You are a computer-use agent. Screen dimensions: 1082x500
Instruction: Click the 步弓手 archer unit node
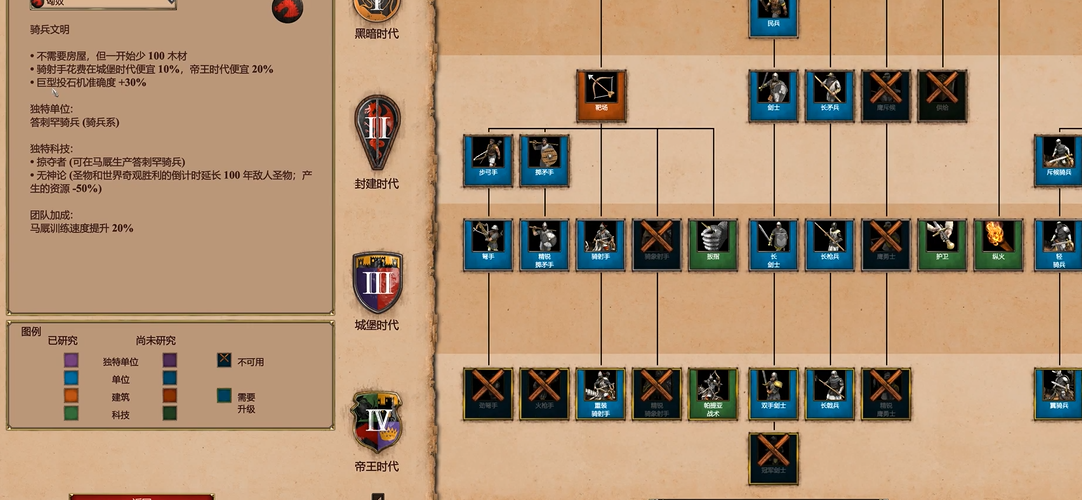click(488, 161)
